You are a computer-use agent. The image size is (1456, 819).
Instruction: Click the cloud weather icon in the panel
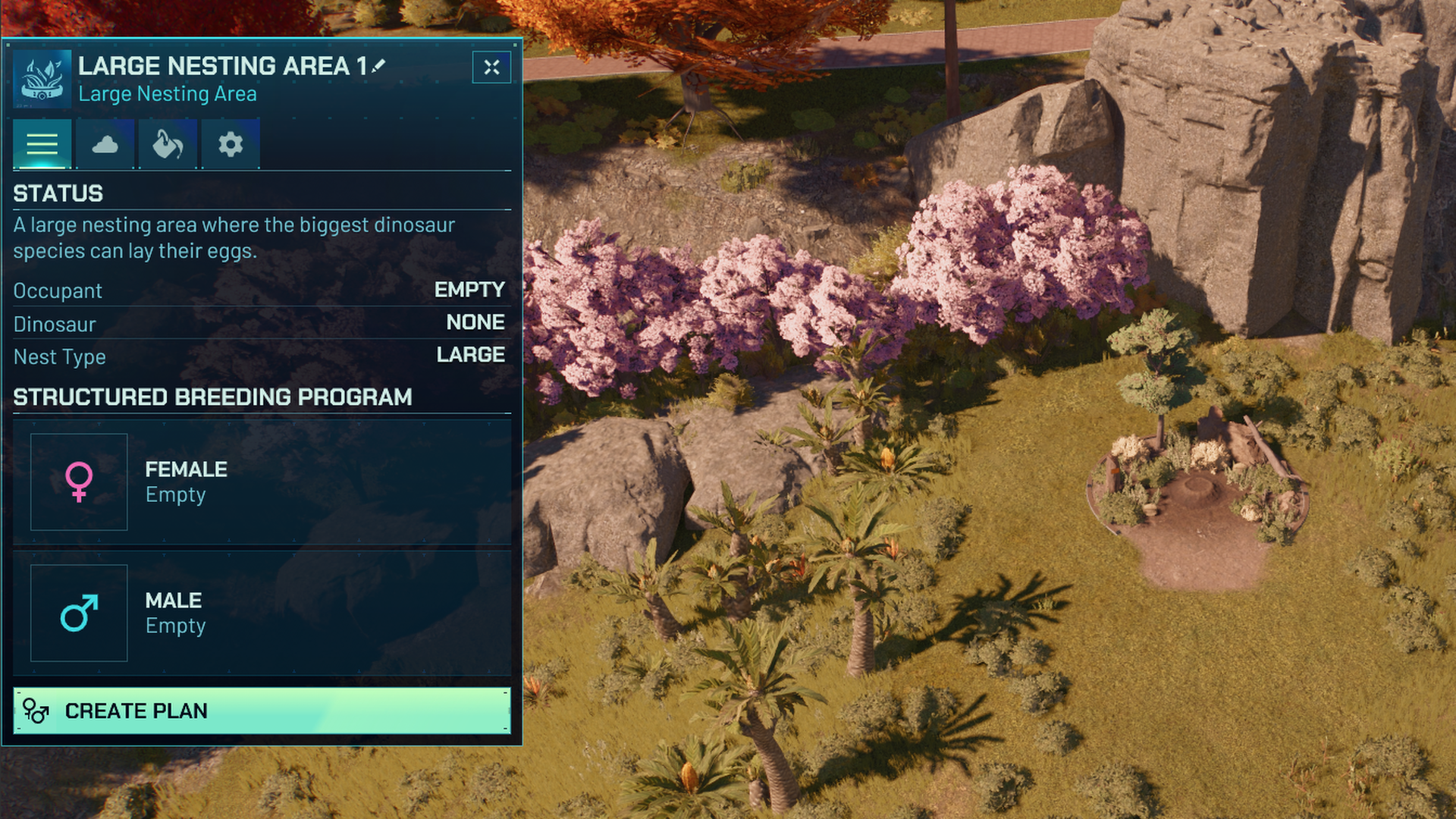(105, 143)
